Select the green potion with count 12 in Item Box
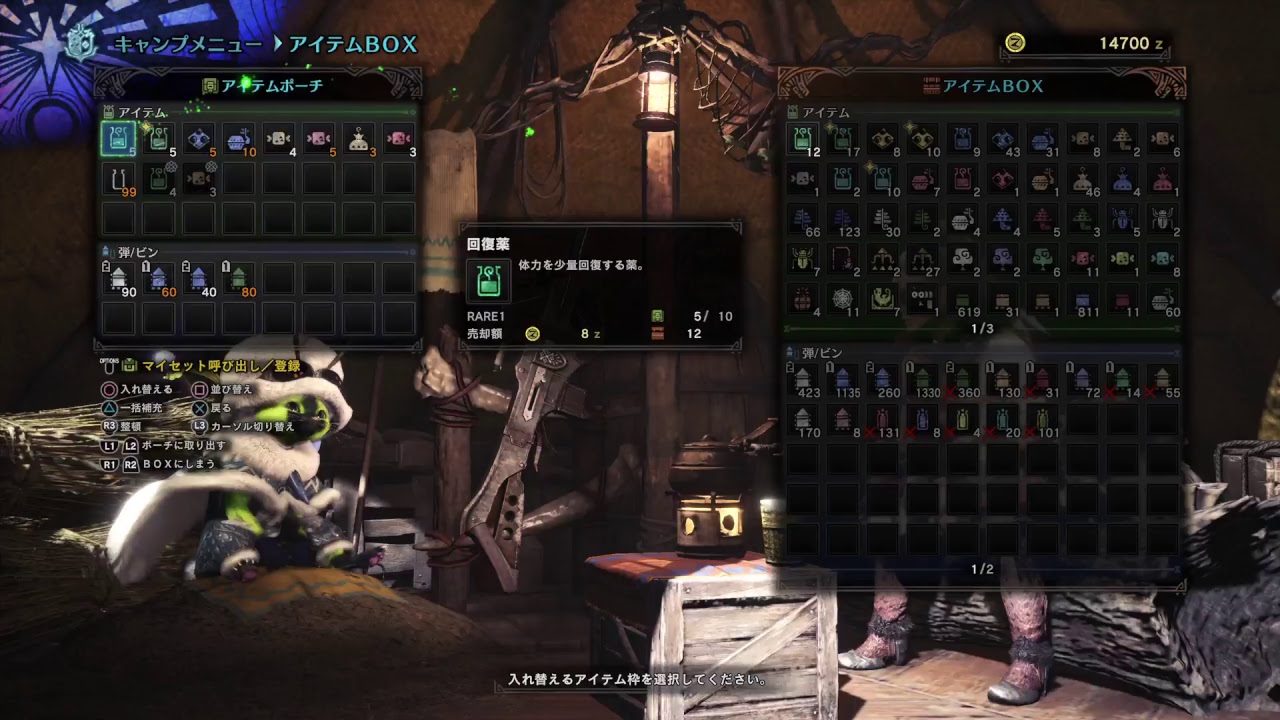This screenshot has height=720, width=1280. coord(803,139)
